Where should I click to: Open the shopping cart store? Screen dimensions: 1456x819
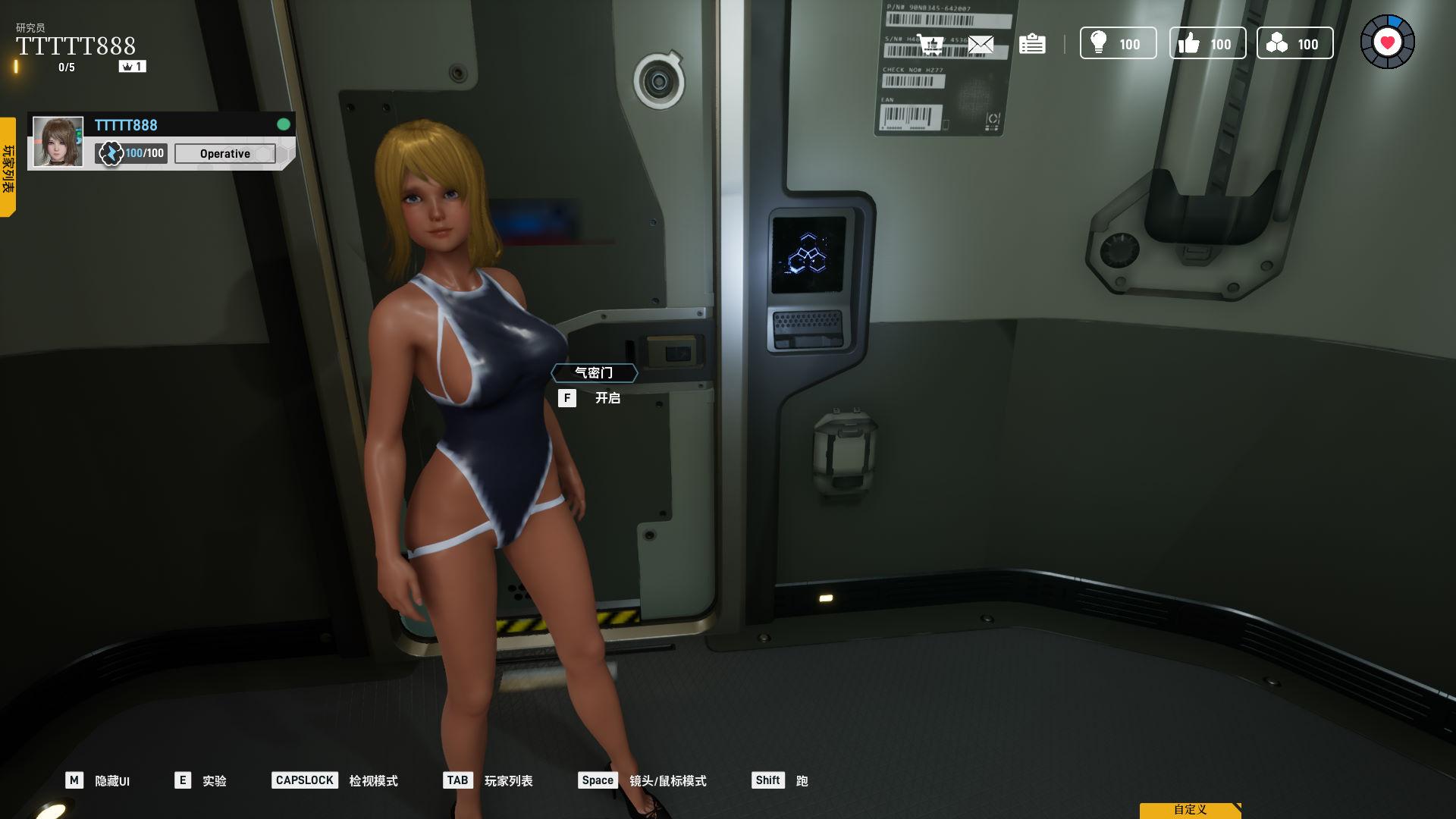[930, 44]
